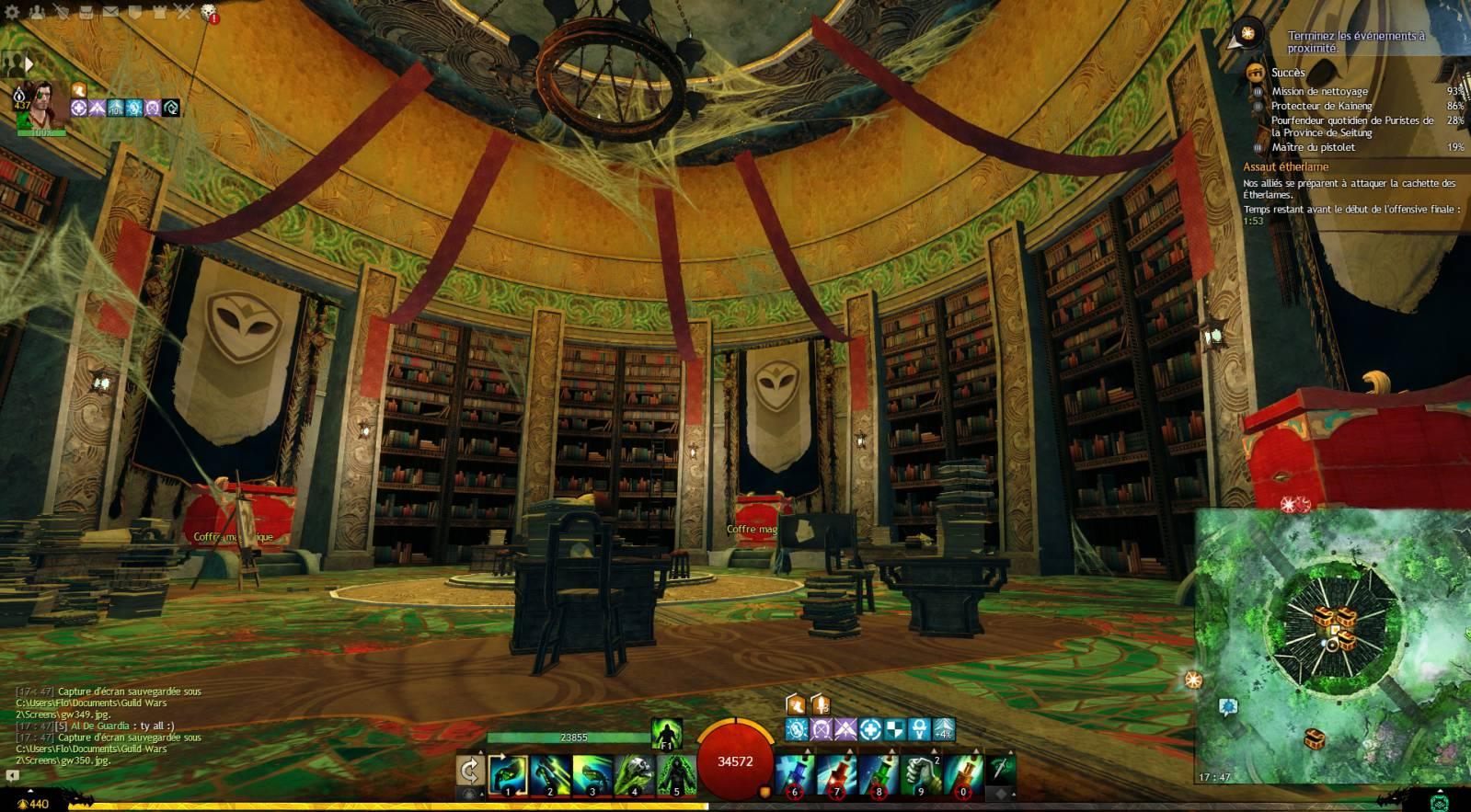1471x812 pixels.
Task: Use the red elixir utility skill
Action: pos(836,774)
